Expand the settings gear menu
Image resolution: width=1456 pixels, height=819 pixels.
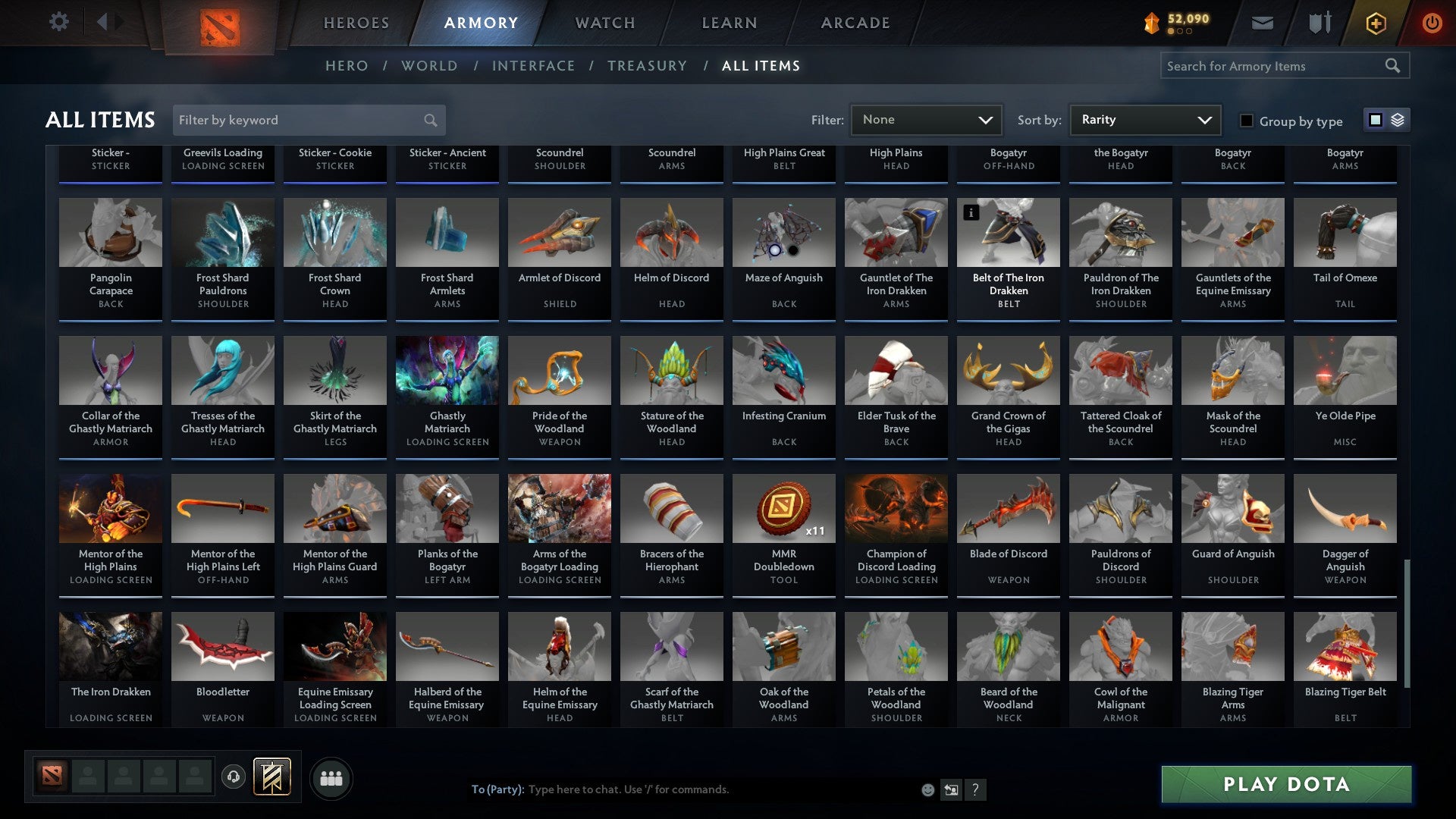click(59, 22)
